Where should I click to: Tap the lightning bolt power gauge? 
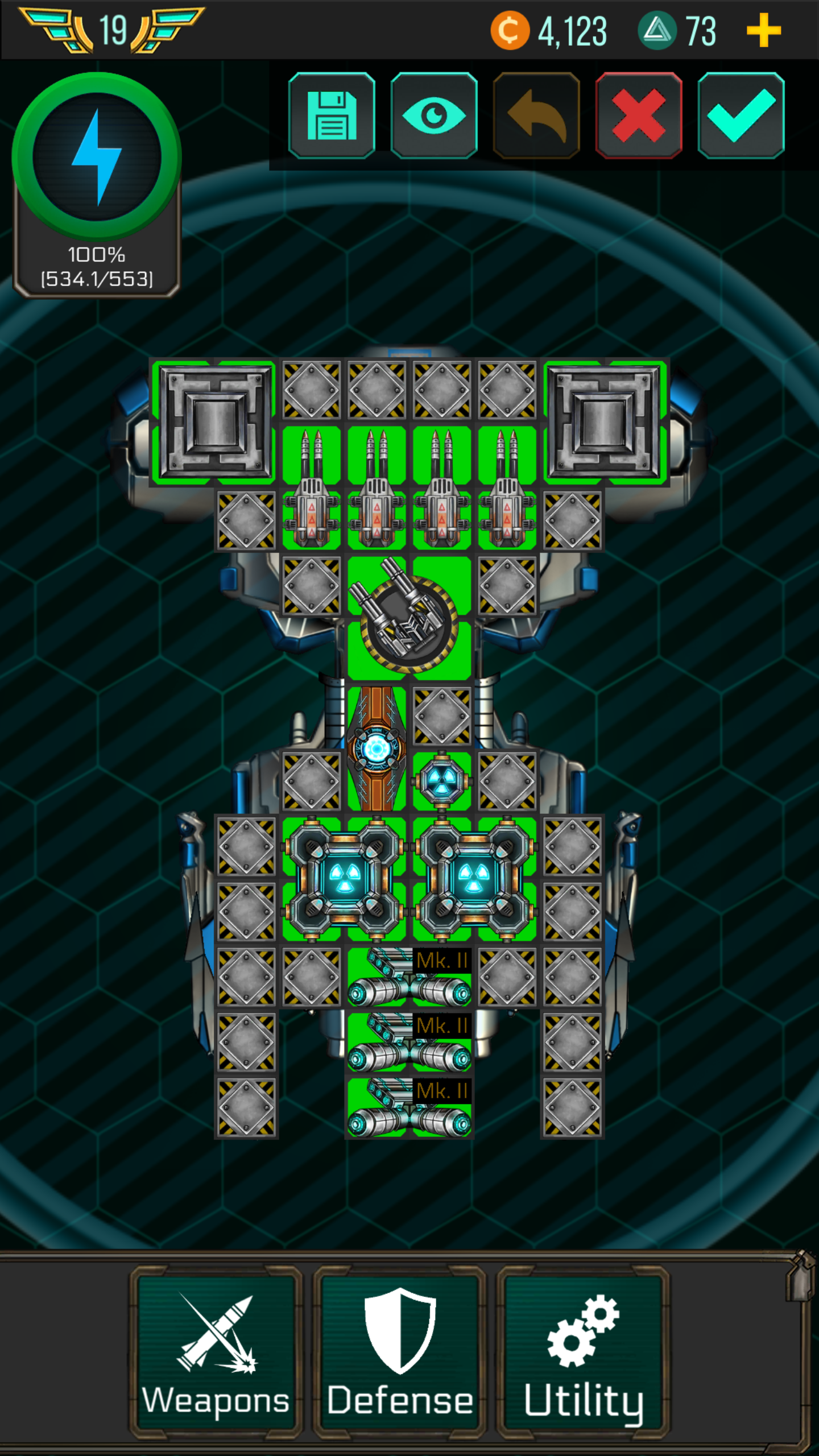pyautogui.click(x=97, y=157)
